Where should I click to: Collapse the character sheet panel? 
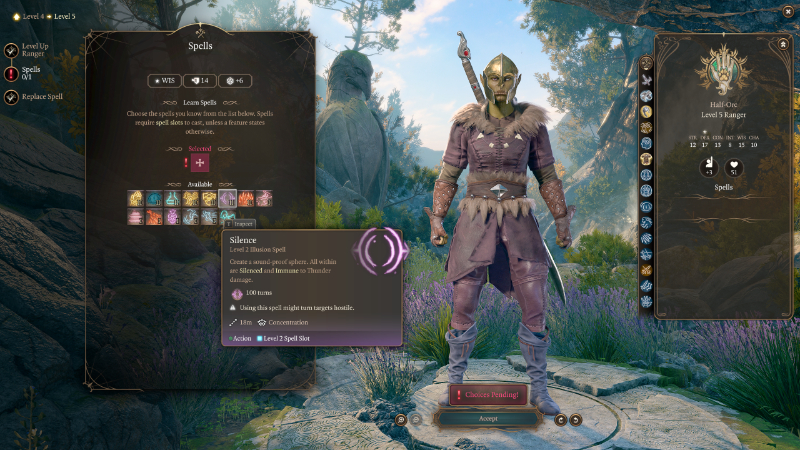coord(781,44)
